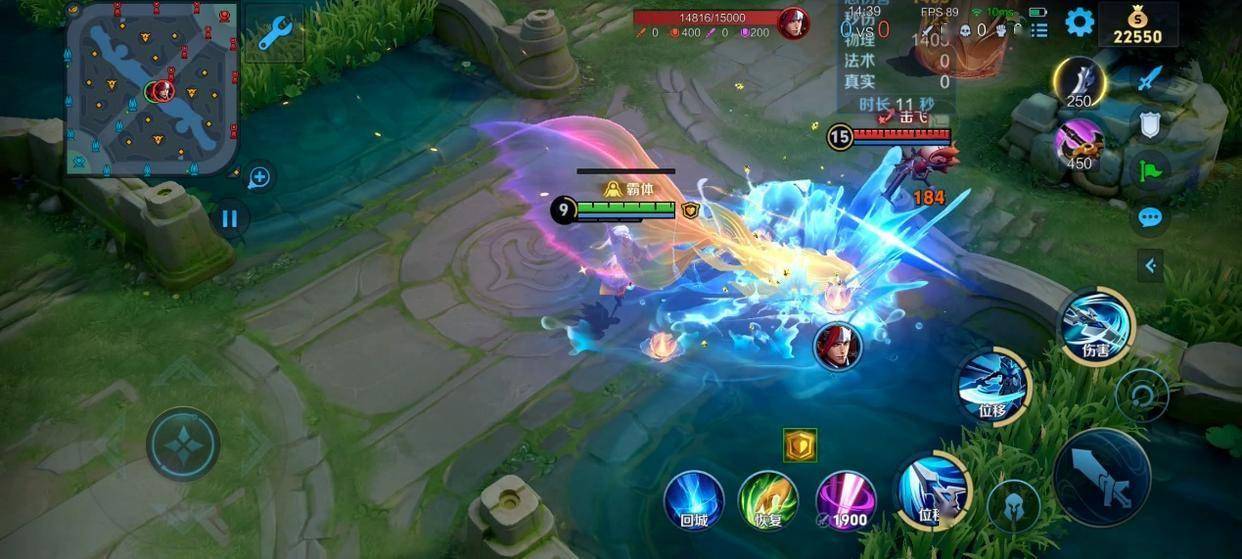Target the enemy hero portrait icon
Screen dimensions: 1242x559
click(837, 348)
